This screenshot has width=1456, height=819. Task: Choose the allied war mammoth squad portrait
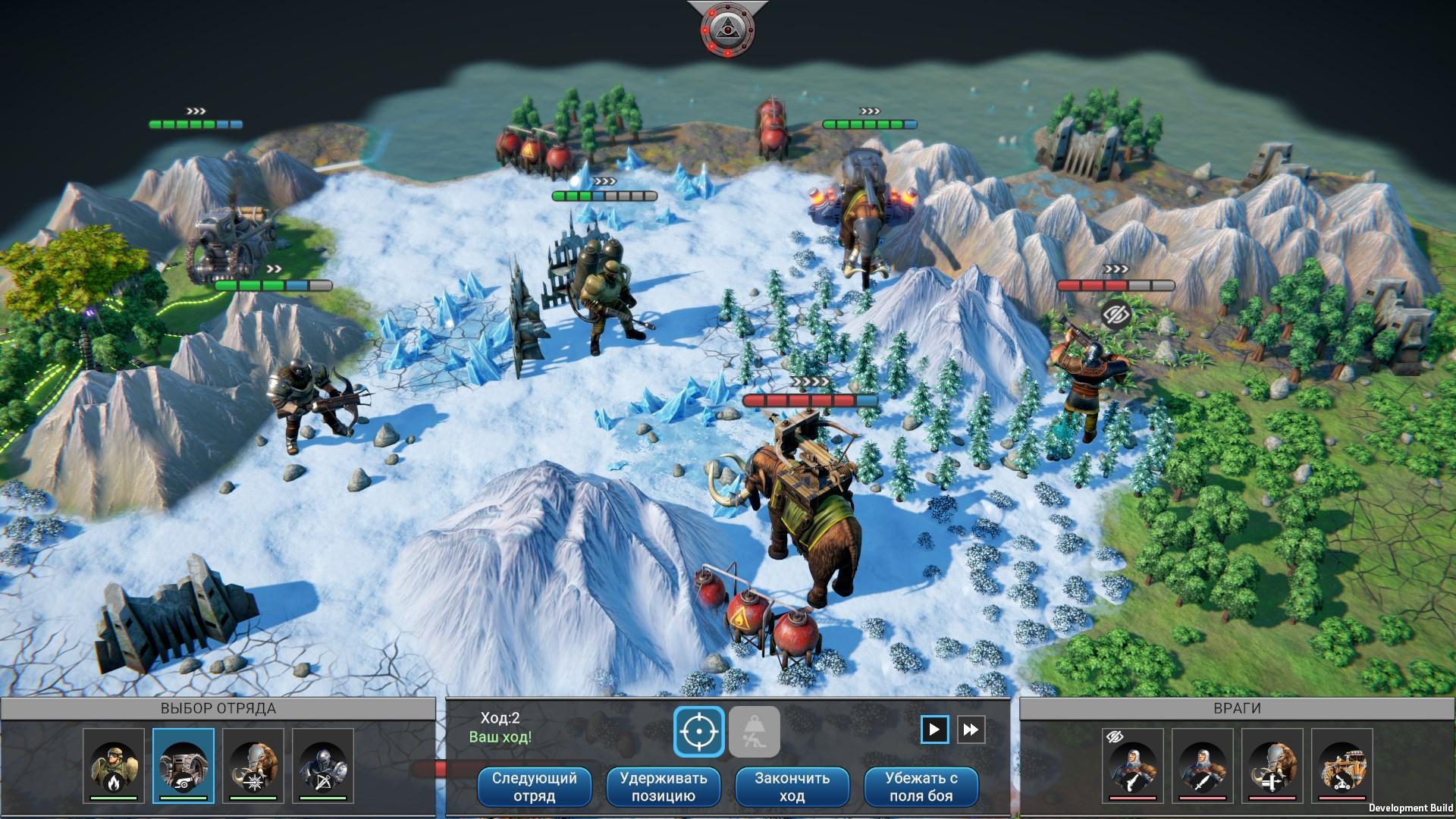(253, 764)
